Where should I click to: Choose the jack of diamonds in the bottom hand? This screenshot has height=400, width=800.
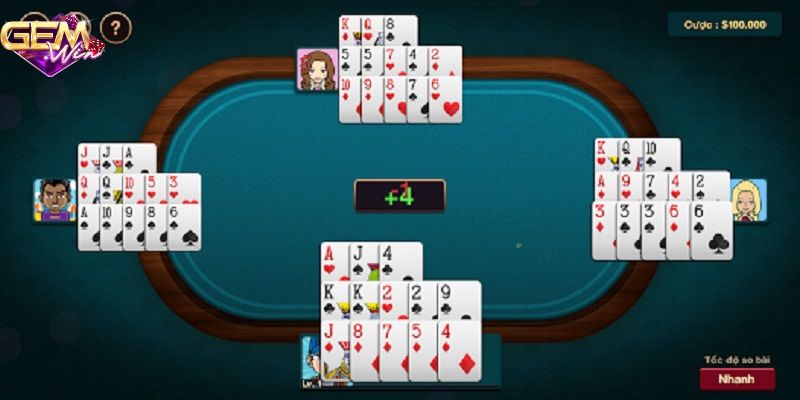click(x=332, y=350)
